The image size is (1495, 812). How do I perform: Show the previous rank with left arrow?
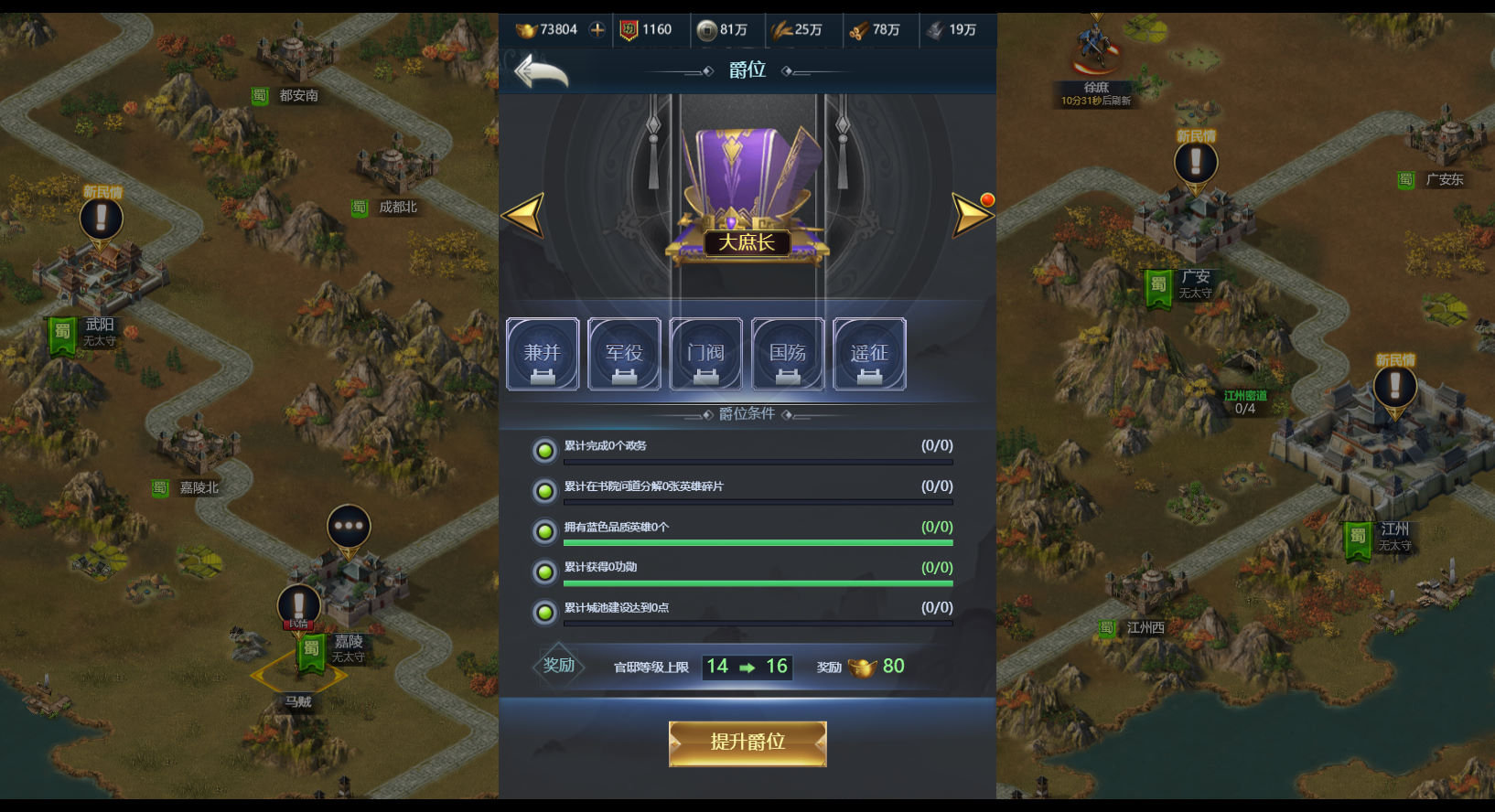[523, 216]
